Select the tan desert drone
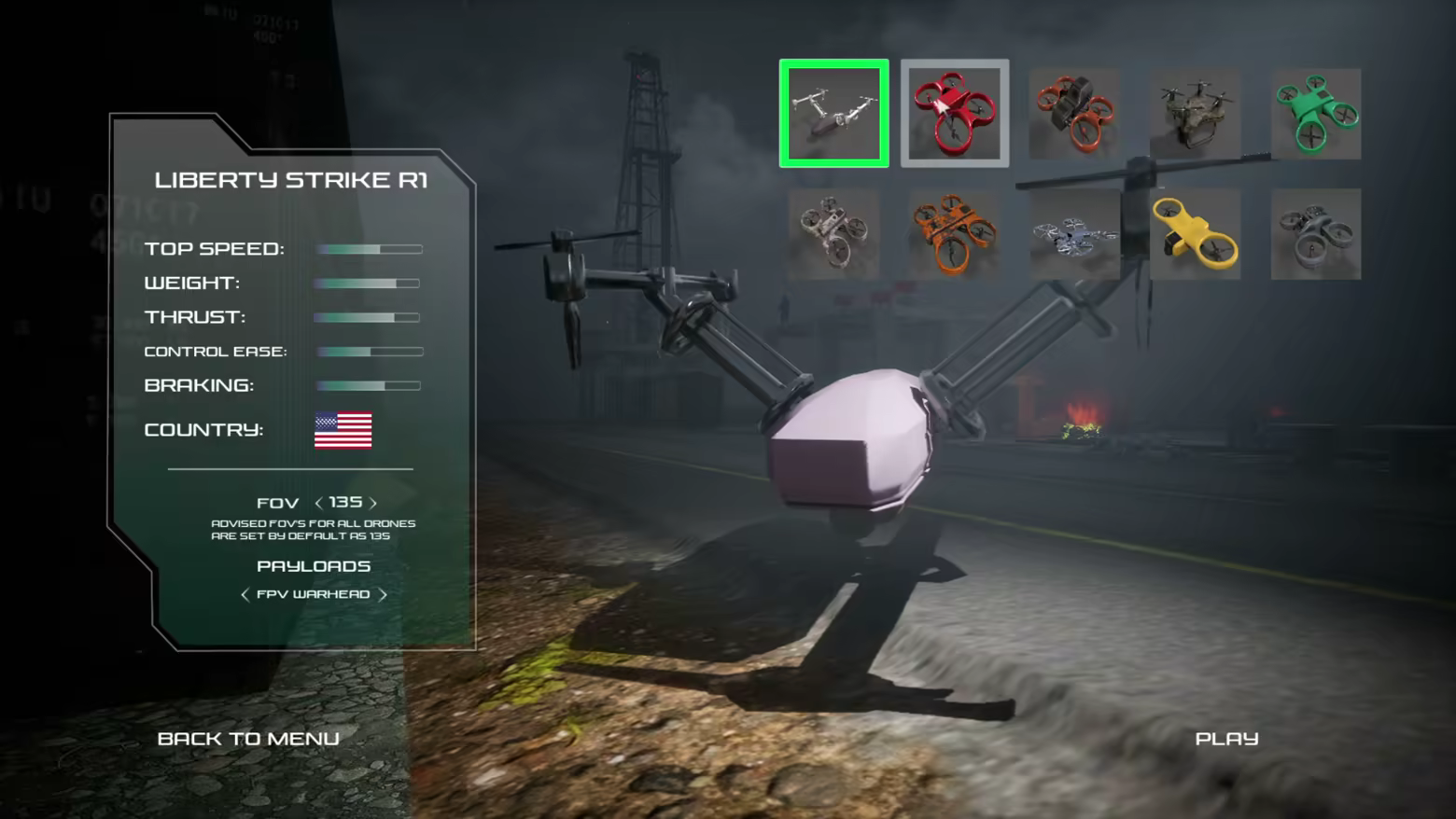Screen dimensions: 1456x819 click(833, 233)
